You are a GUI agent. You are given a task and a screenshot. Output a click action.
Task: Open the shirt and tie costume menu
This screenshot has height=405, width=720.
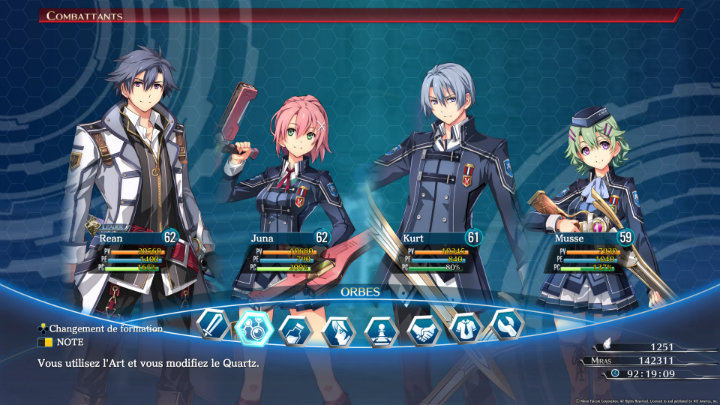pyautogui.click(x=464, y=327)
